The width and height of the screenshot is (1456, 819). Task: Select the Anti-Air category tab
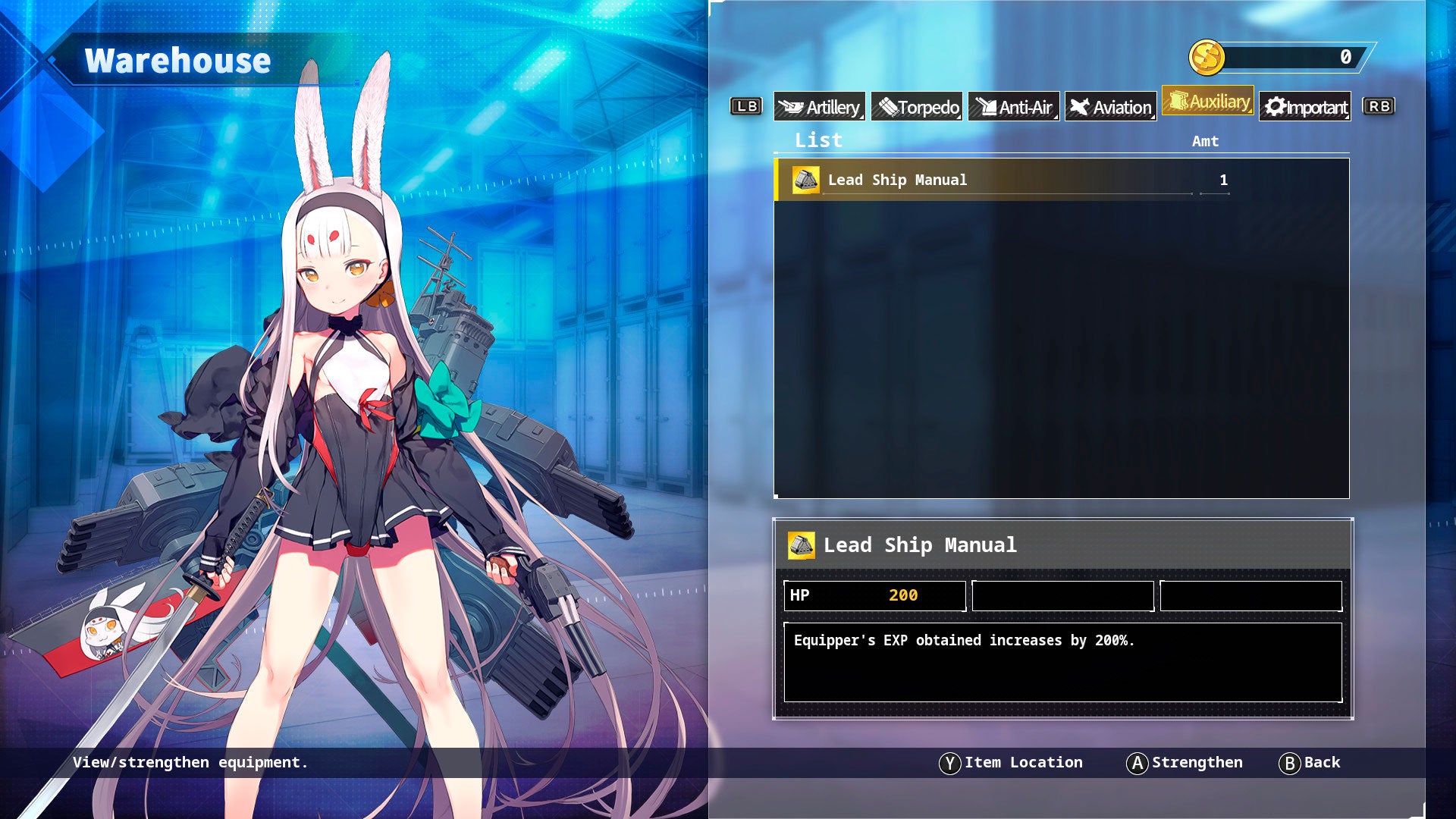[x=1014, y=107]
